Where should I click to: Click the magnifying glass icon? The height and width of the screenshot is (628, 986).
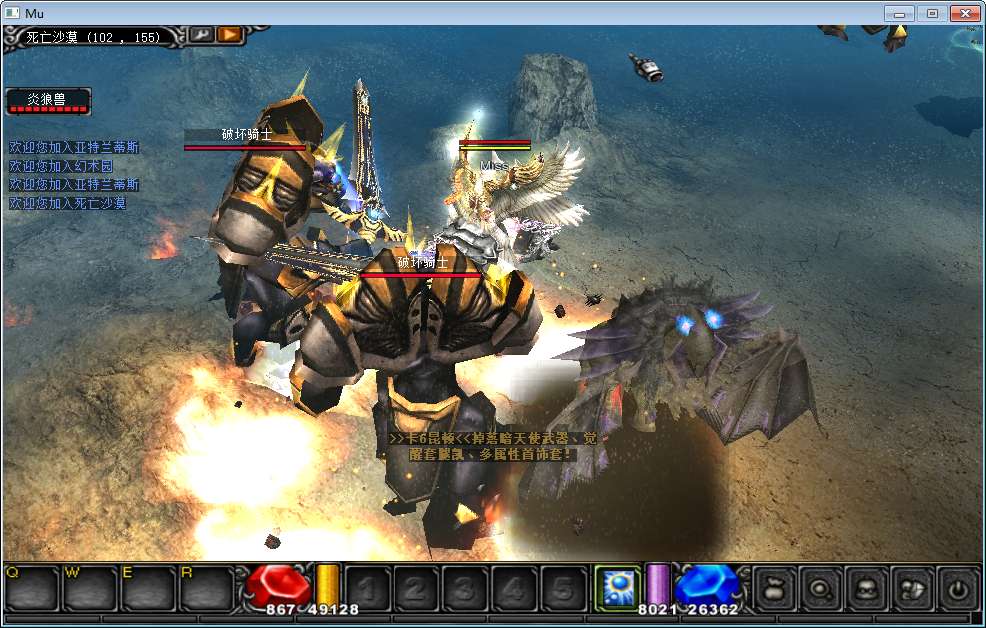point(820,589)
